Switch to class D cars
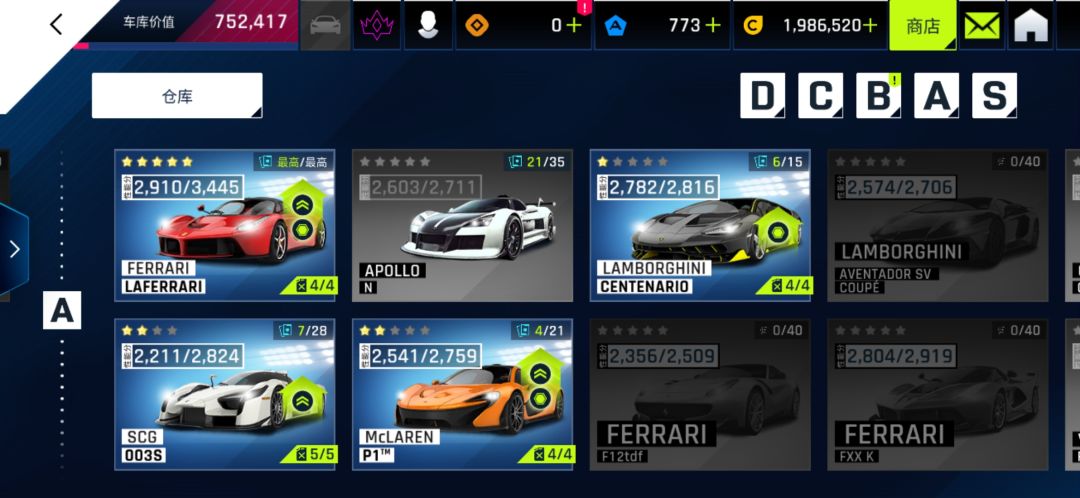This screenshot has height=498, width=1080. (x=762, y=96)
